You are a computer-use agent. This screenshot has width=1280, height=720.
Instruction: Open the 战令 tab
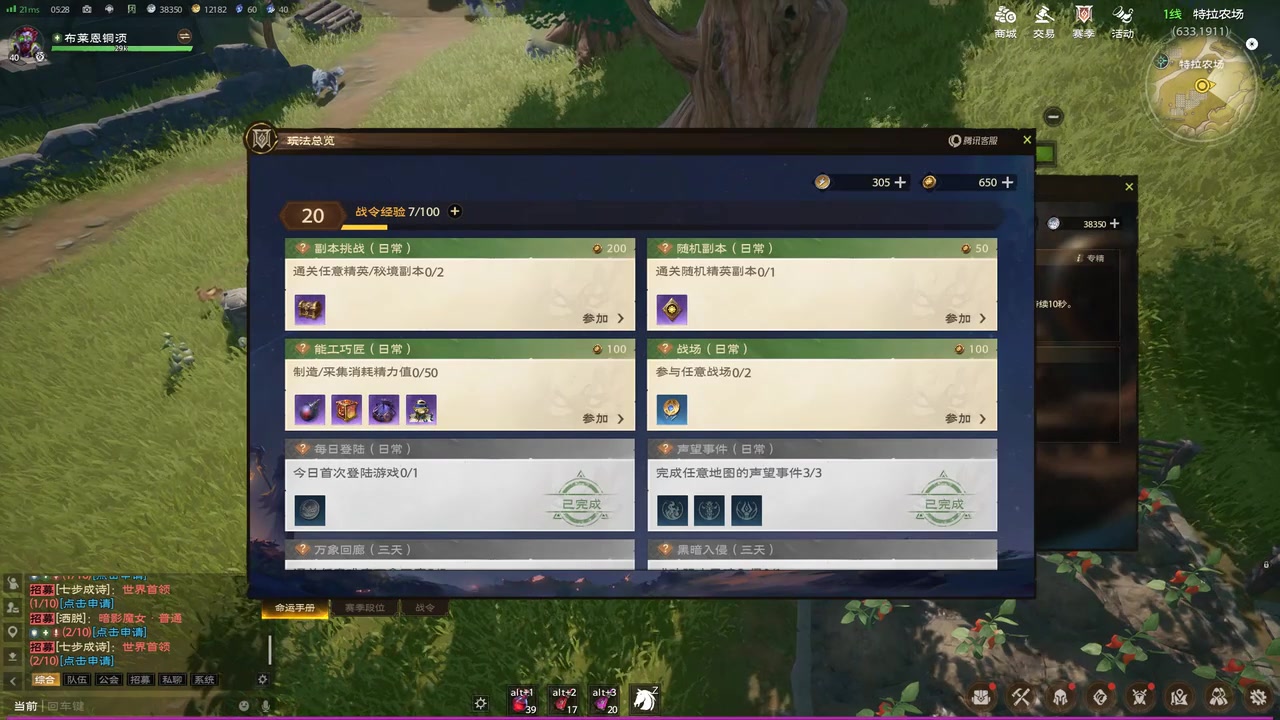coord(423,607)
